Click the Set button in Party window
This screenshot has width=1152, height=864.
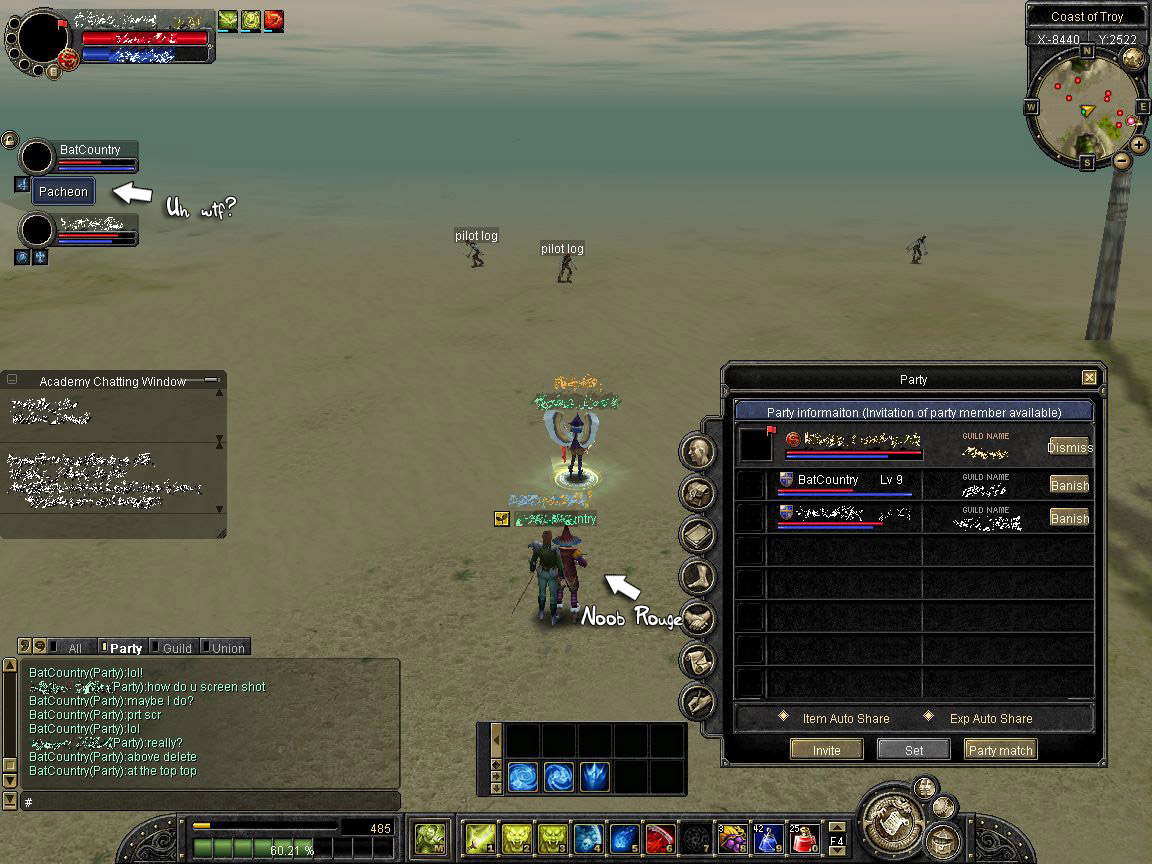pyautogui.click(x=914, y=750)
